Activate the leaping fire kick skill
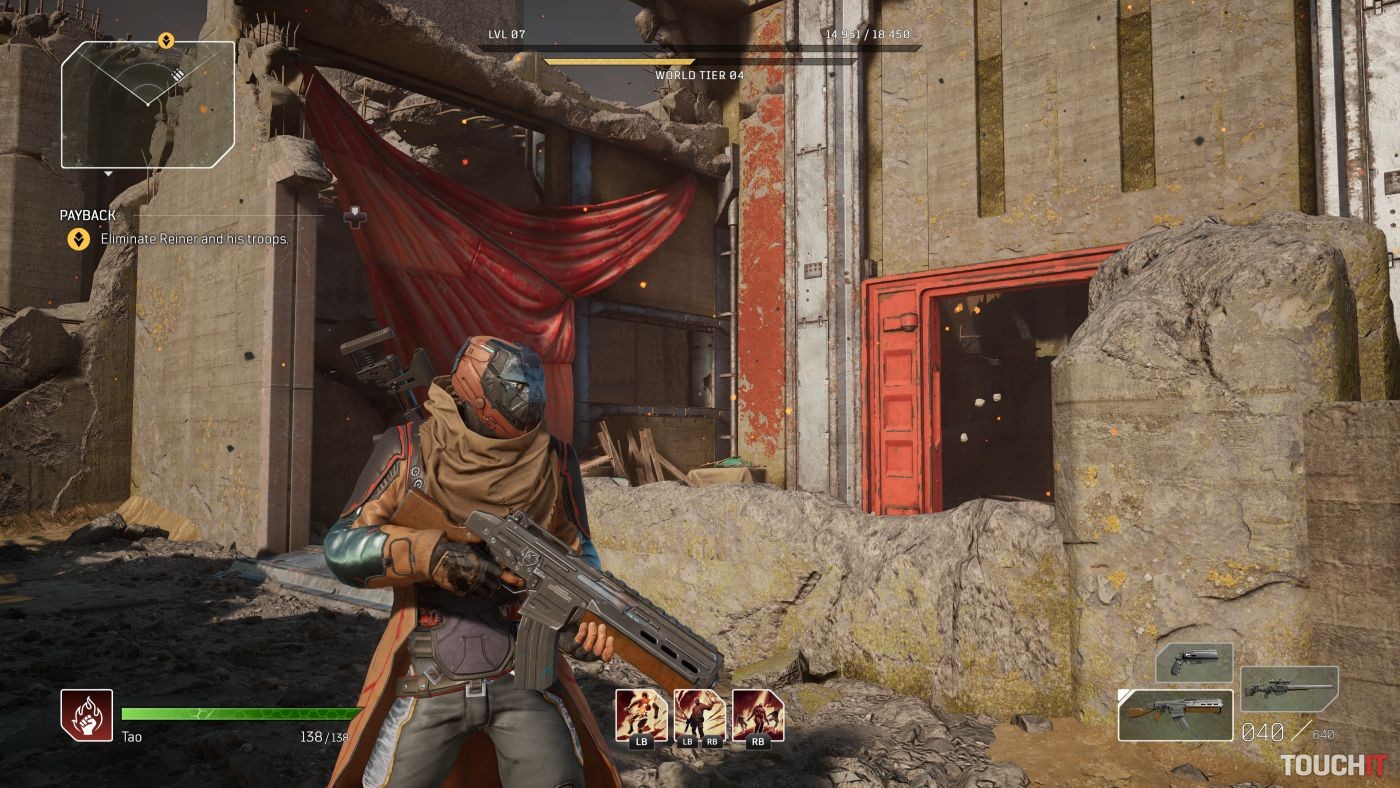Screen dimensions: 1400x788 point(640,714)
